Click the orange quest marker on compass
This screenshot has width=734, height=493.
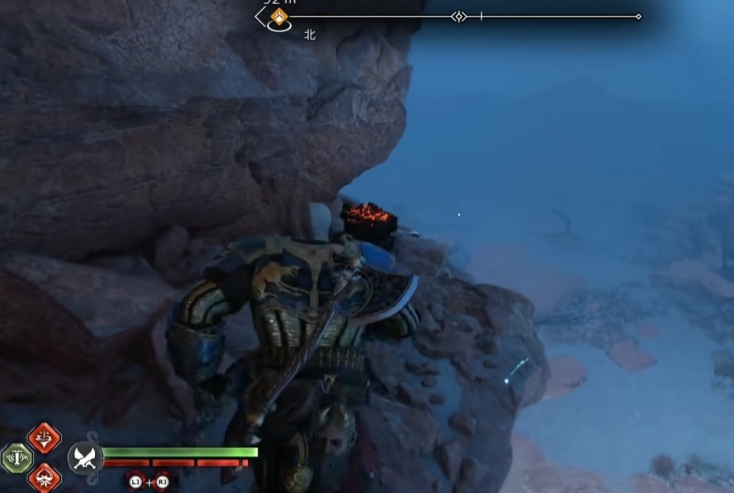point(280,17)
